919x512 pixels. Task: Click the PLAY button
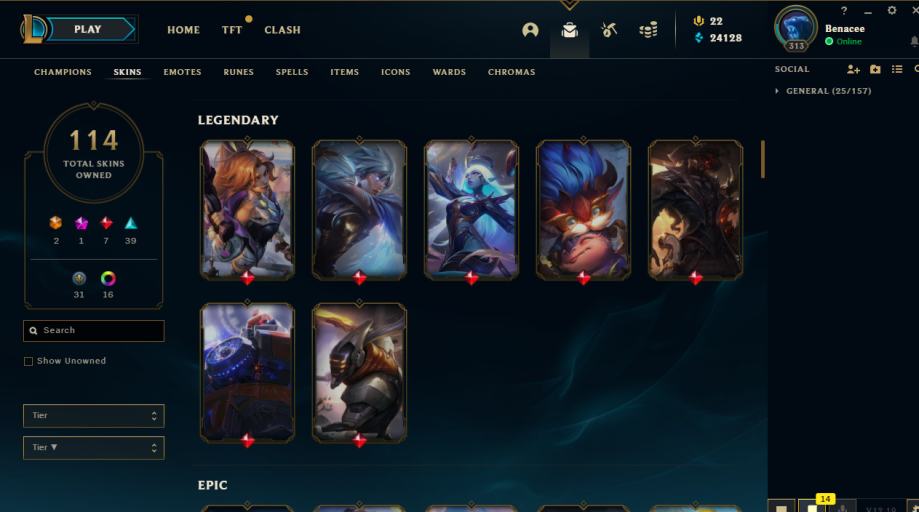click(x=88, y=29)
